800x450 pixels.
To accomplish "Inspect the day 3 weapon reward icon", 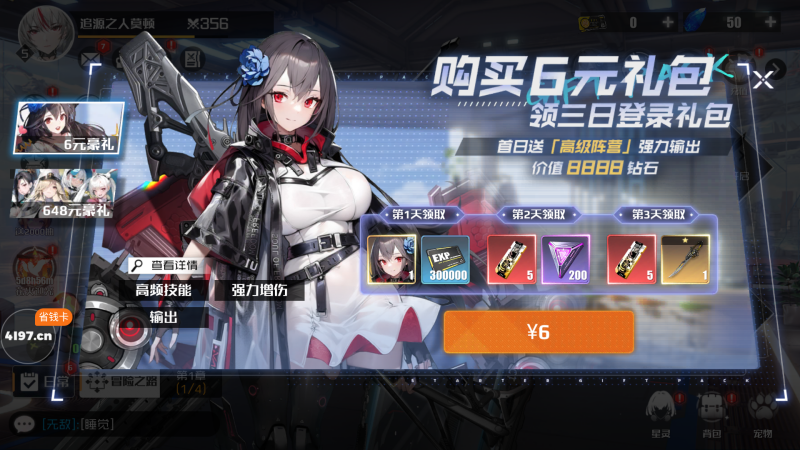I will coord(685,259).
